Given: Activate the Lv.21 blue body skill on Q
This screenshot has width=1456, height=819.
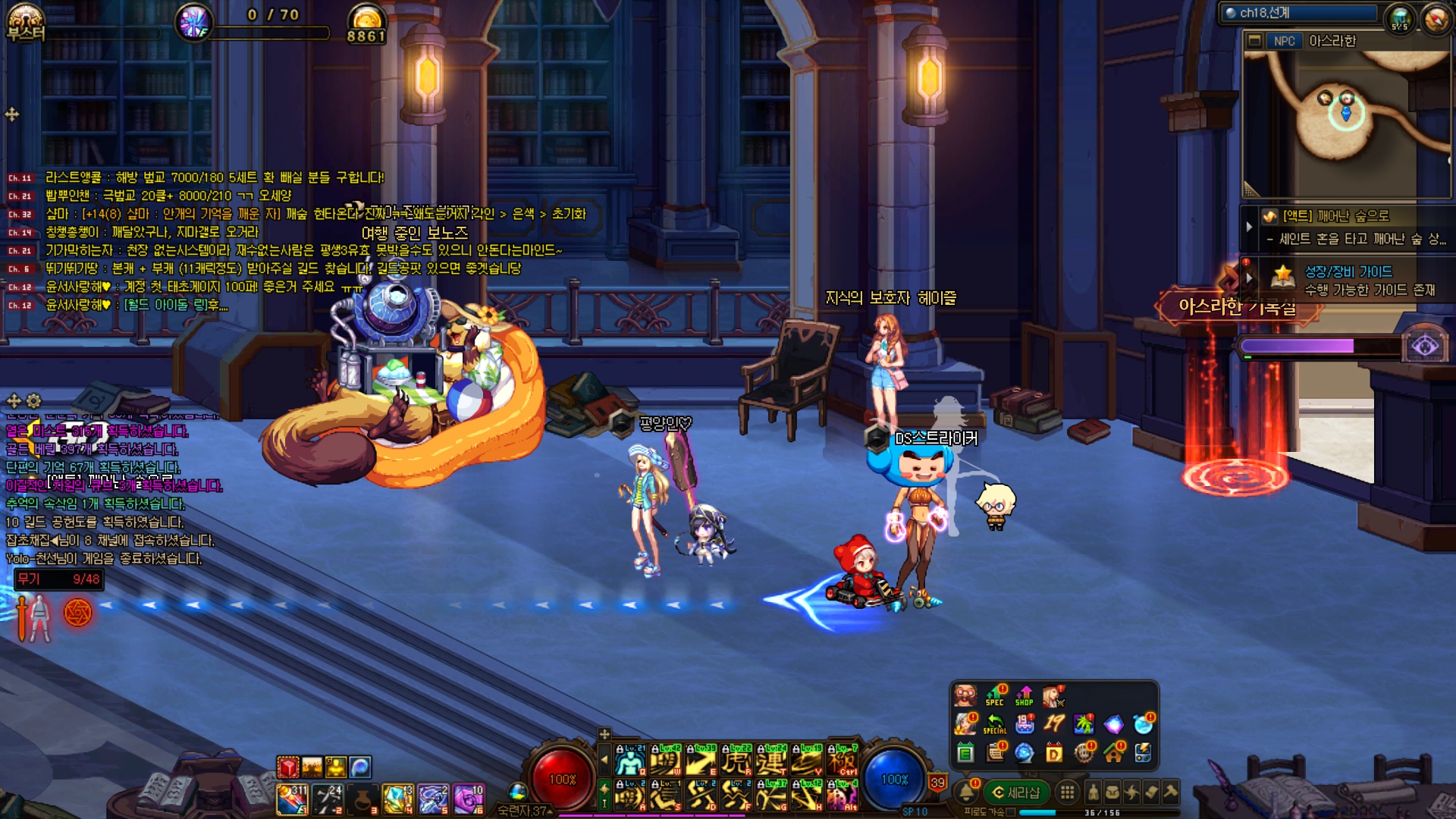Looking at the screenshot, I should coord(629,761).
